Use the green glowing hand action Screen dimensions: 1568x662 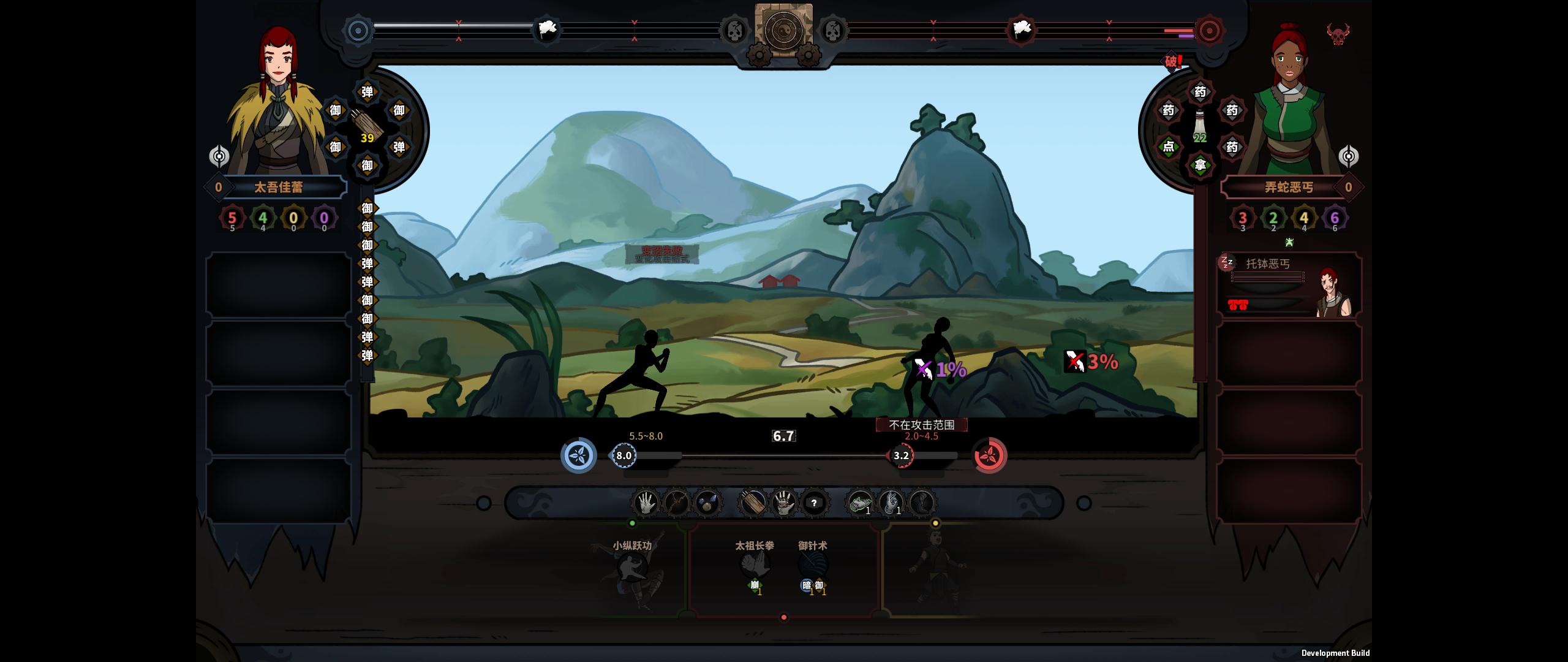[x=860, y=503]
